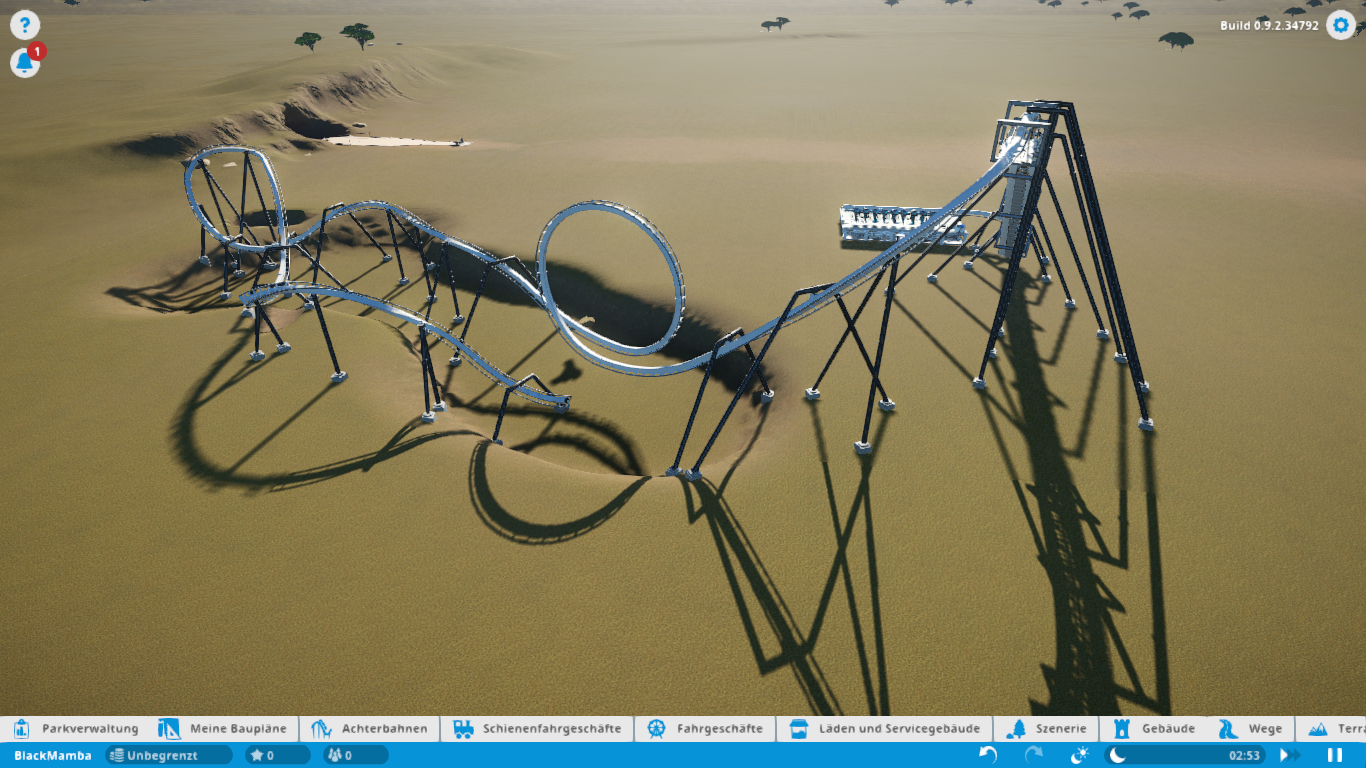The width and height of the screenshot is (1366, 768).
Task: View notifications via the bell icon
Action: (24, 63)
